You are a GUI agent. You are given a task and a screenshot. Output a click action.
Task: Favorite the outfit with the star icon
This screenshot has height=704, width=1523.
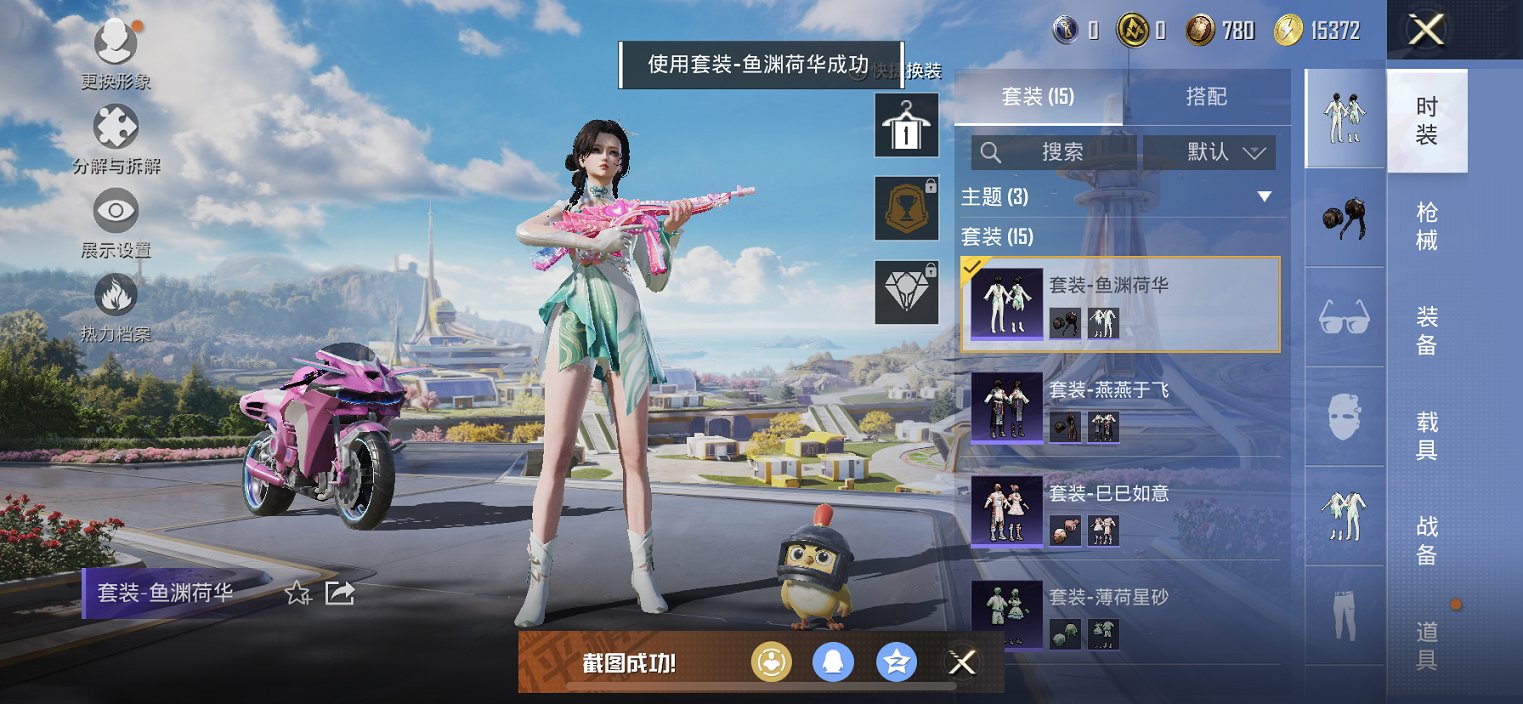297,593
